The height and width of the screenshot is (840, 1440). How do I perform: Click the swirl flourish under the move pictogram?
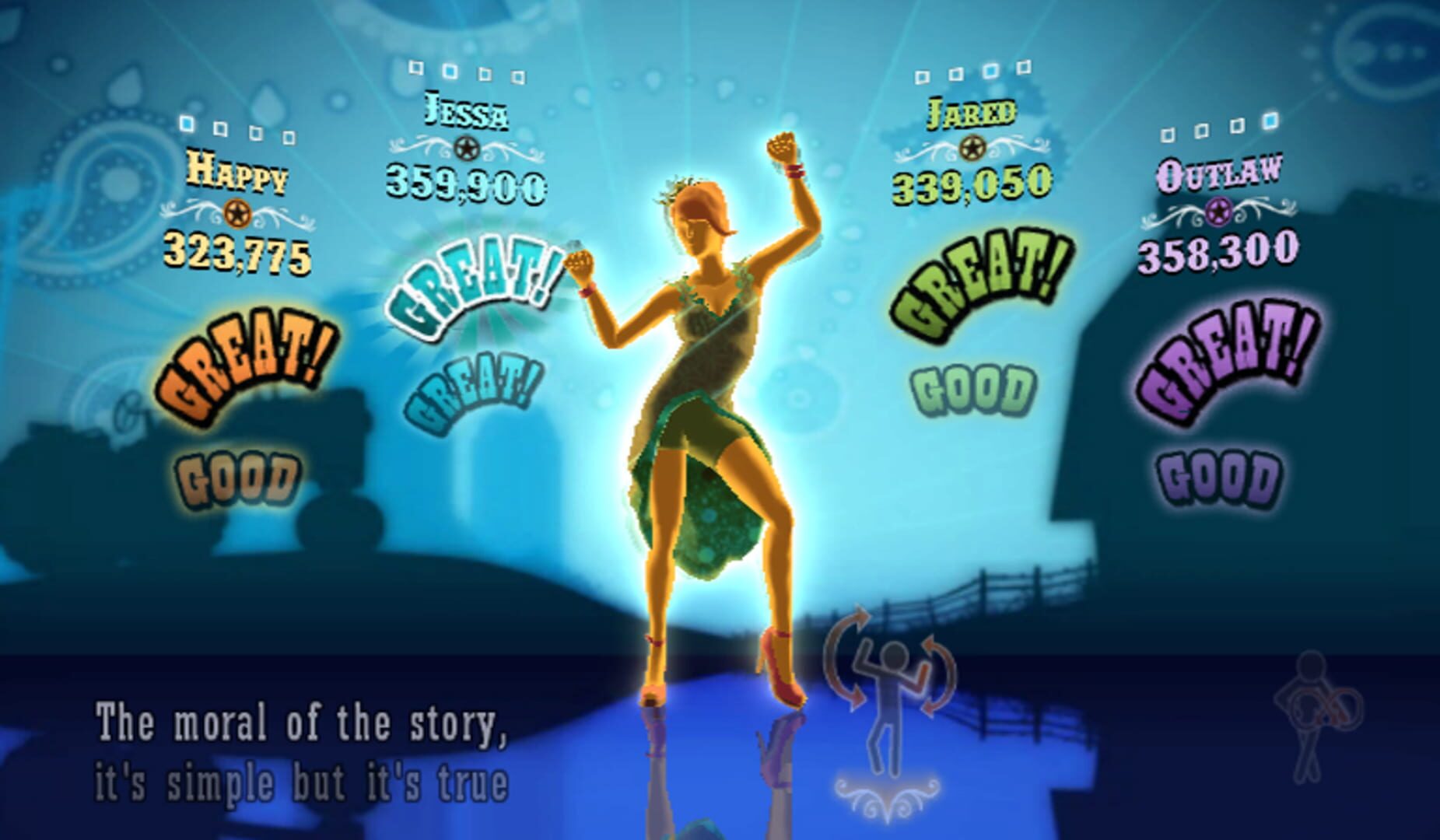click(x=886, y=793)
